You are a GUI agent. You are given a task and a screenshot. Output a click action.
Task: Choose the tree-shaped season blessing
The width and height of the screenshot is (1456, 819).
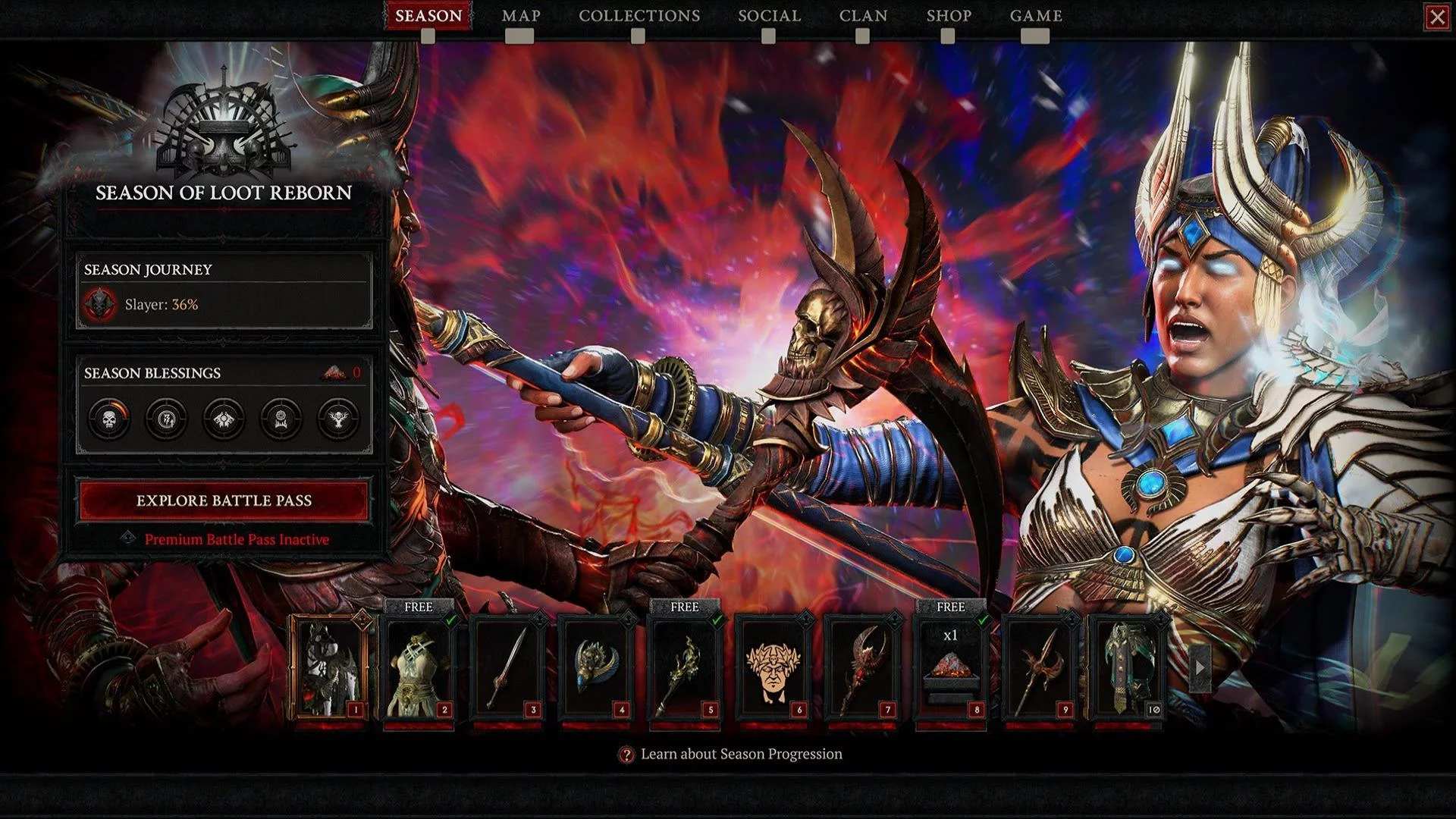(338, 418)
